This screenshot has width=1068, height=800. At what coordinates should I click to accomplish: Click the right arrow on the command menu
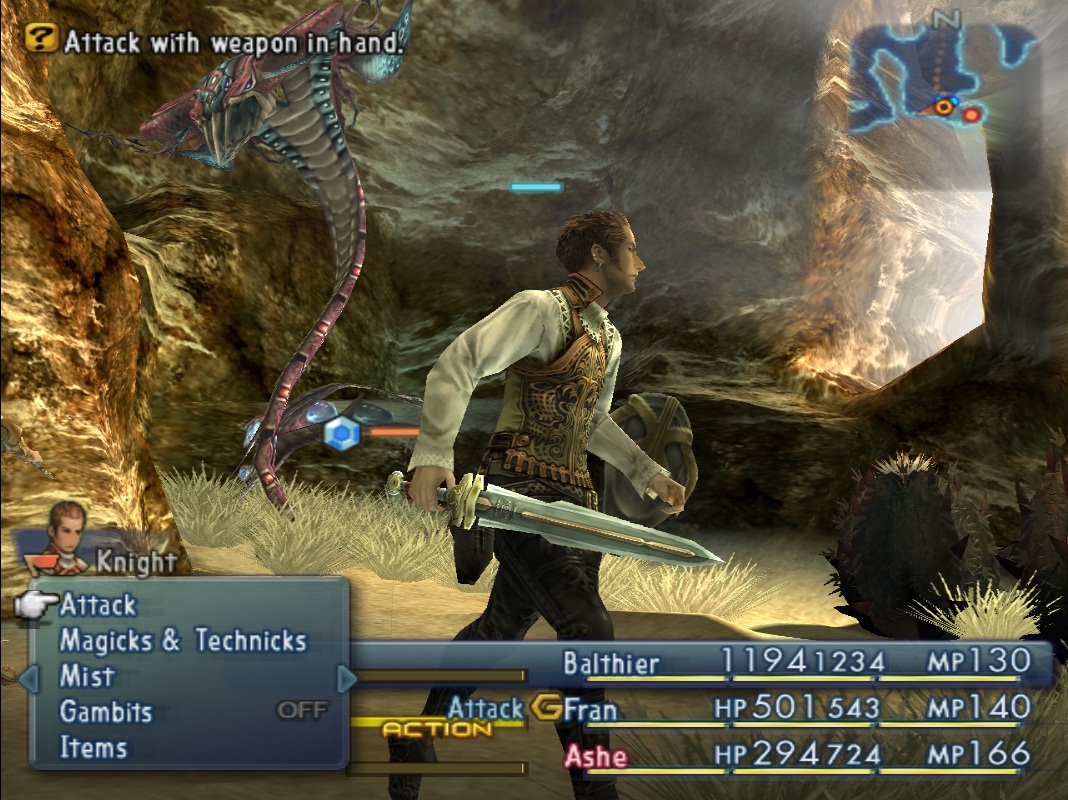point(347,679)
